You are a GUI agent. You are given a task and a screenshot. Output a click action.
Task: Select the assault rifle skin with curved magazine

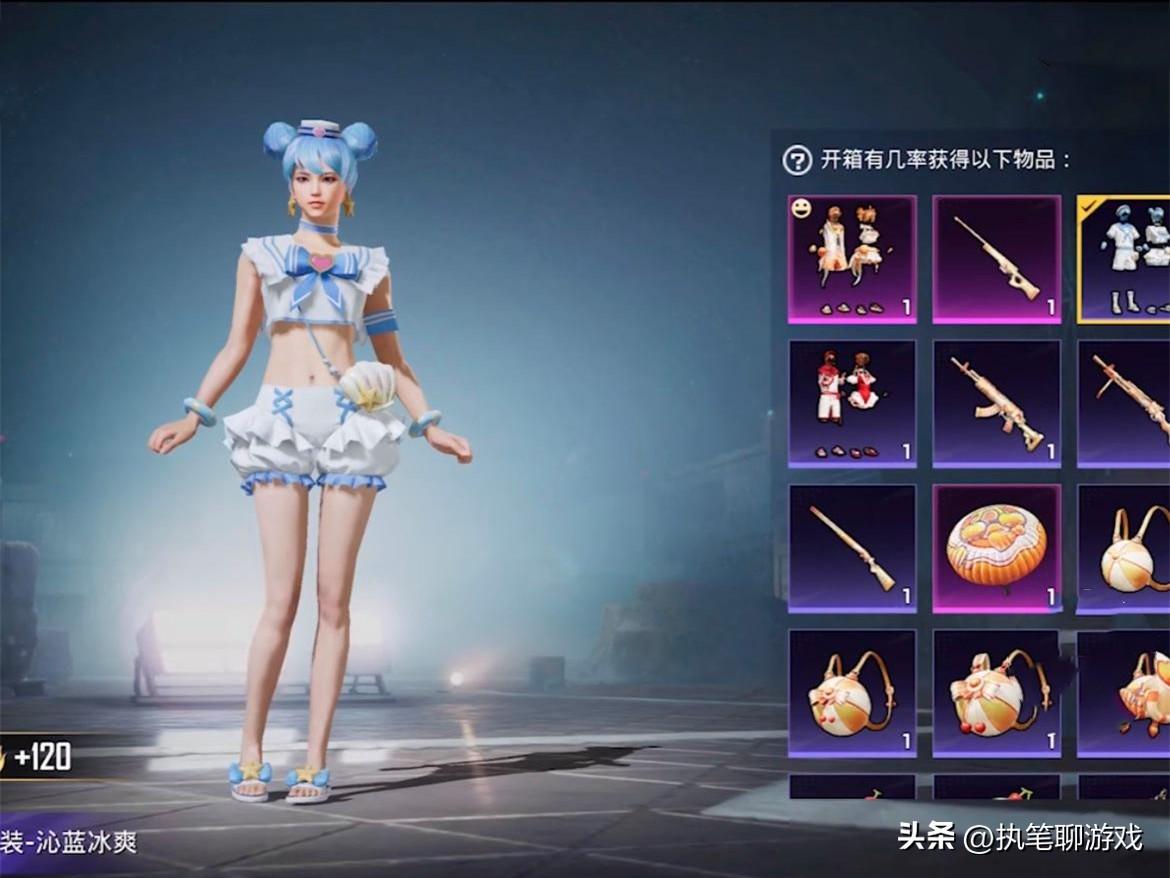[x=996, y=403]
